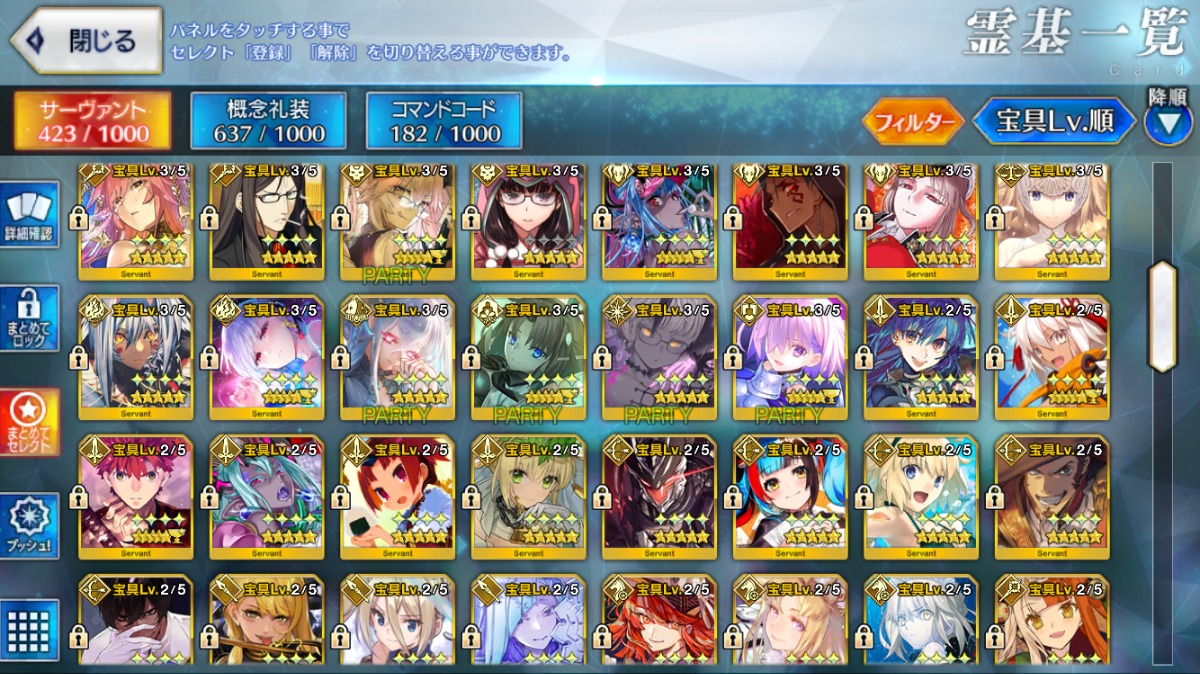Select the cowboy hat servant card

point(1052,496)
